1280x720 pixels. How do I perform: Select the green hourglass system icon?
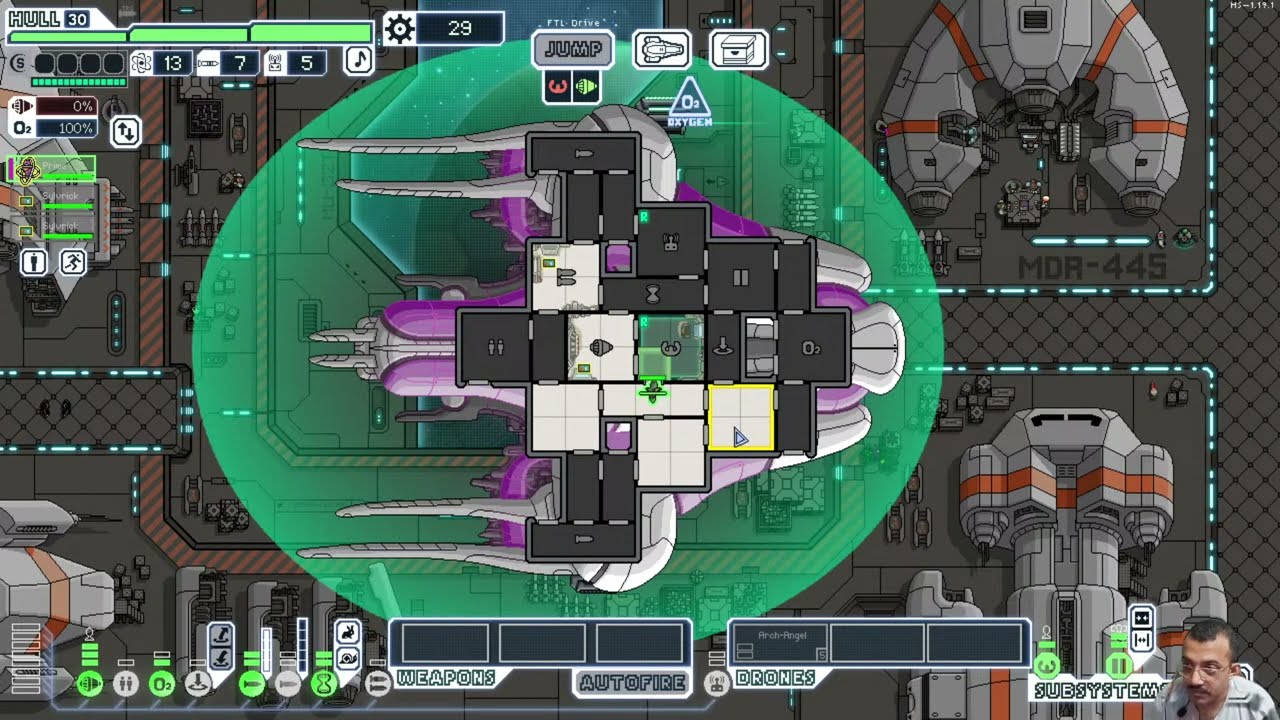(324, 684)
